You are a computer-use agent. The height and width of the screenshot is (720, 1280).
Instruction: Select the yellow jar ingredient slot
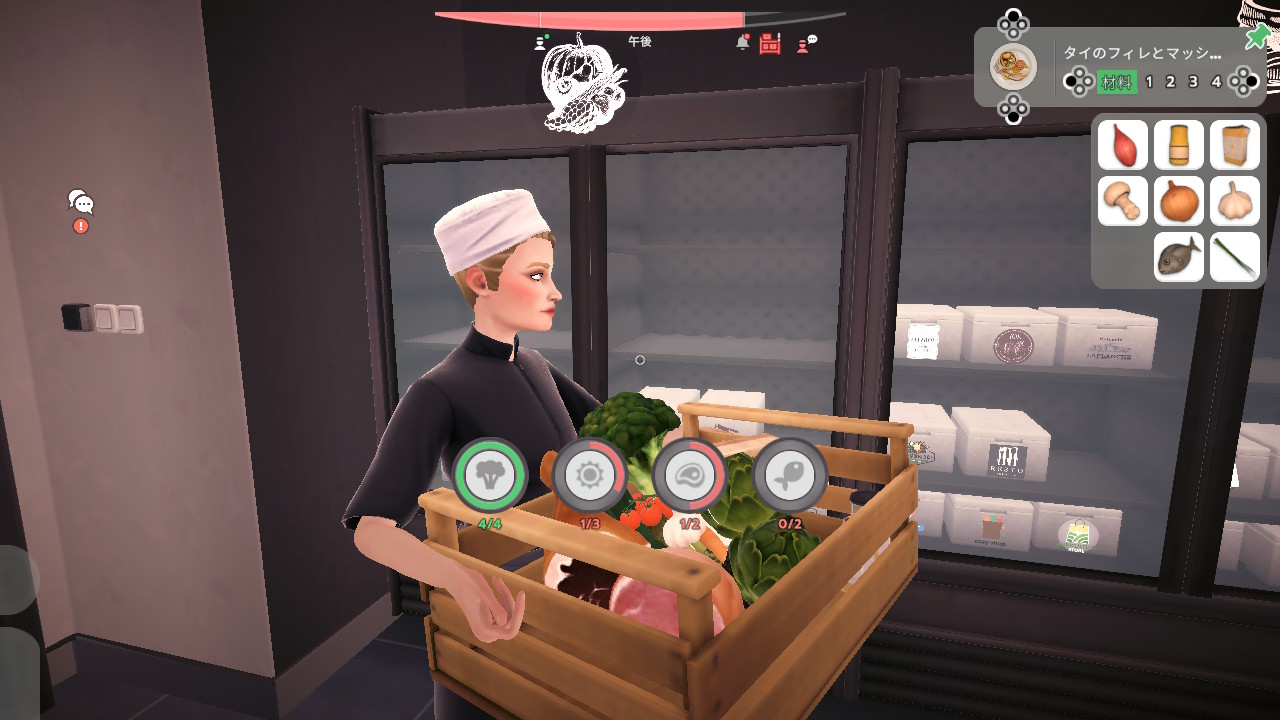pos(1179,145)
